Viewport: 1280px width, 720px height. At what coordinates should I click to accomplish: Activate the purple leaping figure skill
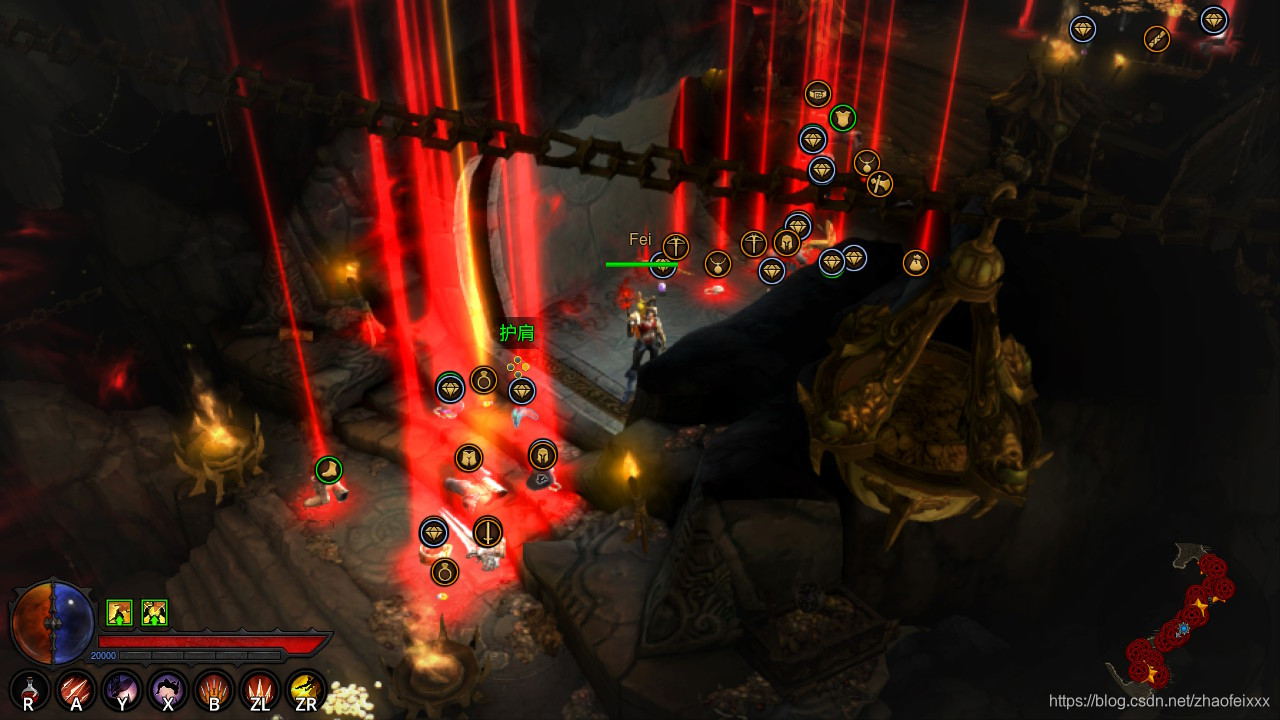[x=168, y=689]
